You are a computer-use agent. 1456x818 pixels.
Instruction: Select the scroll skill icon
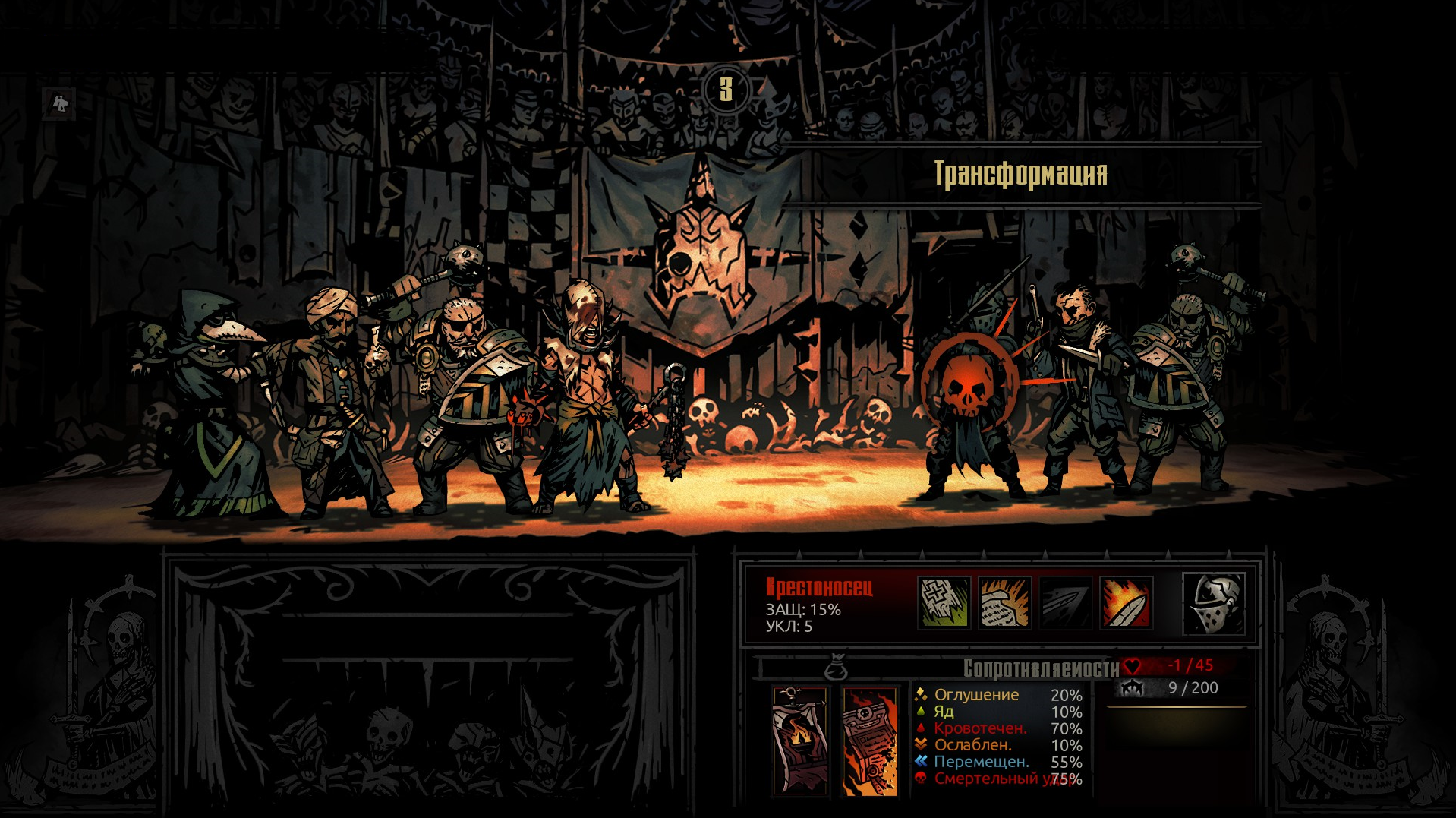(x=1004, y=602)
